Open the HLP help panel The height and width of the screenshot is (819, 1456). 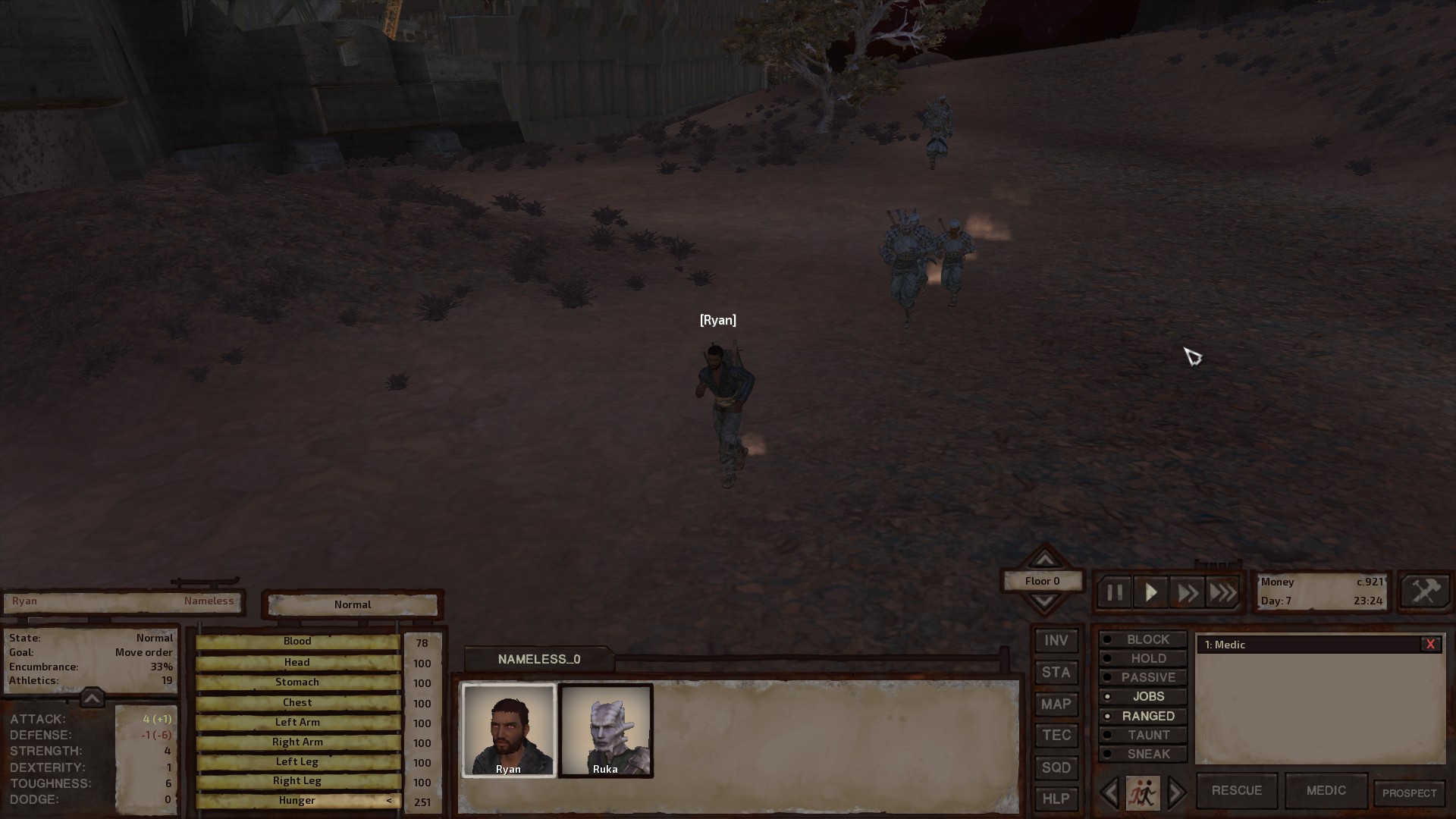1055,798
